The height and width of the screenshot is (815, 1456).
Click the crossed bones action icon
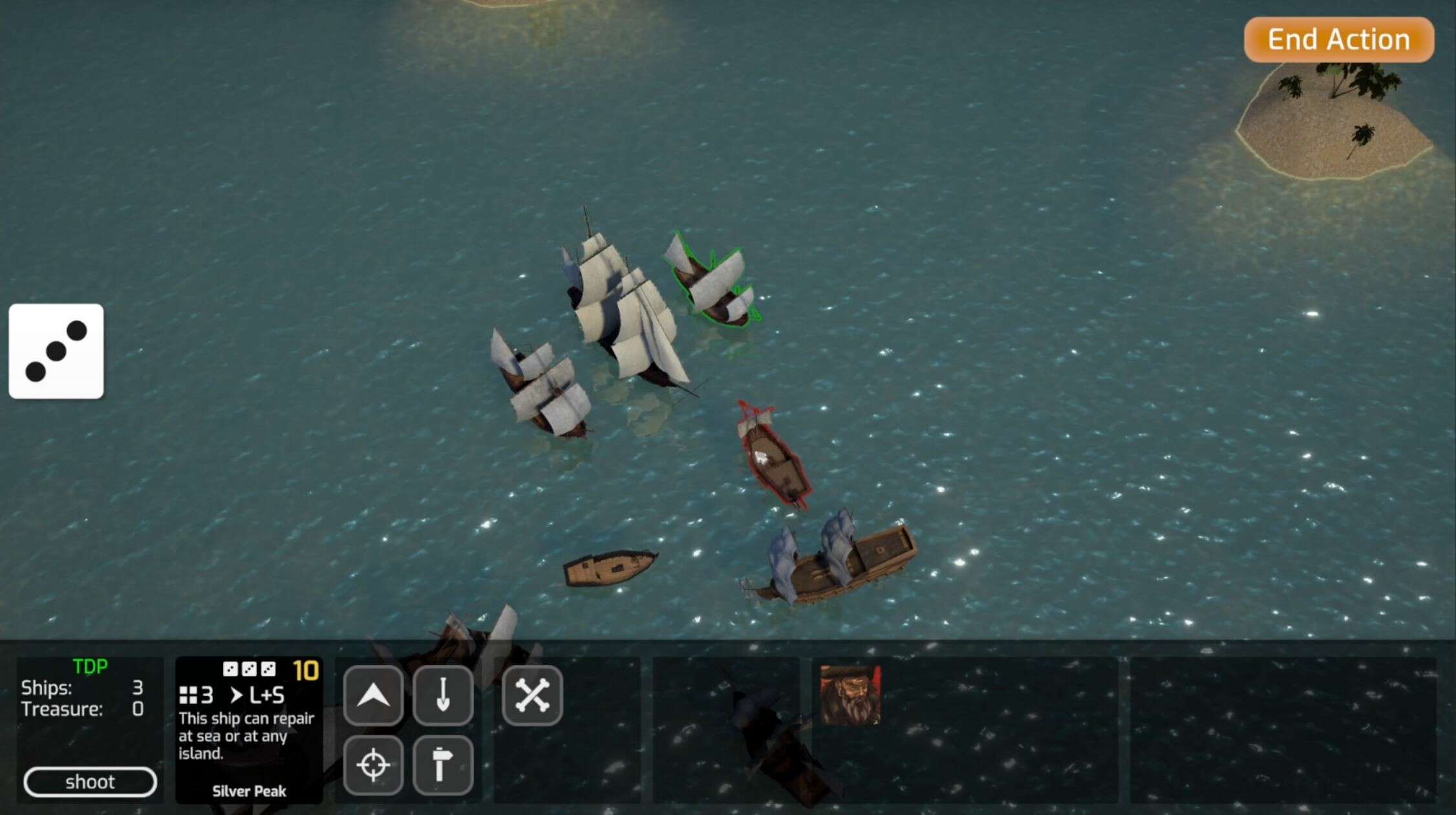tap(531, 696)
